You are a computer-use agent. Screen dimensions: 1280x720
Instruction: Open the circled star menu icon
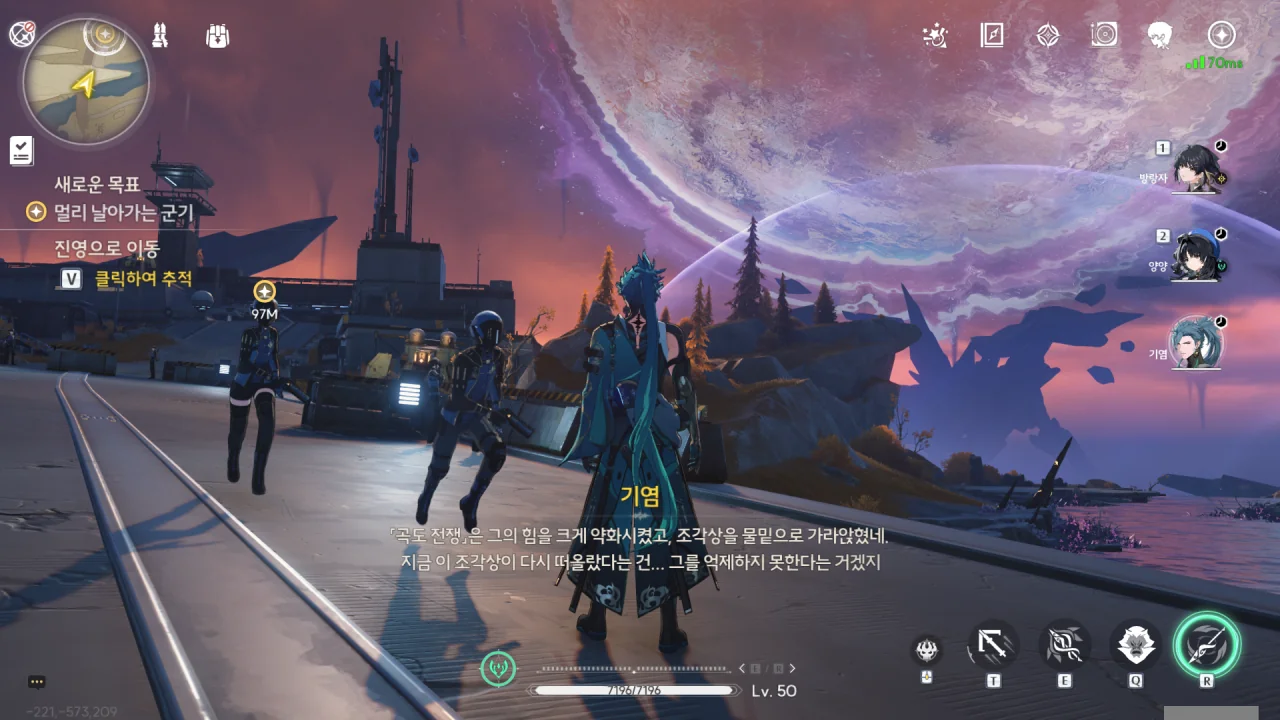pyautogui.click(x=1221, y=36)
